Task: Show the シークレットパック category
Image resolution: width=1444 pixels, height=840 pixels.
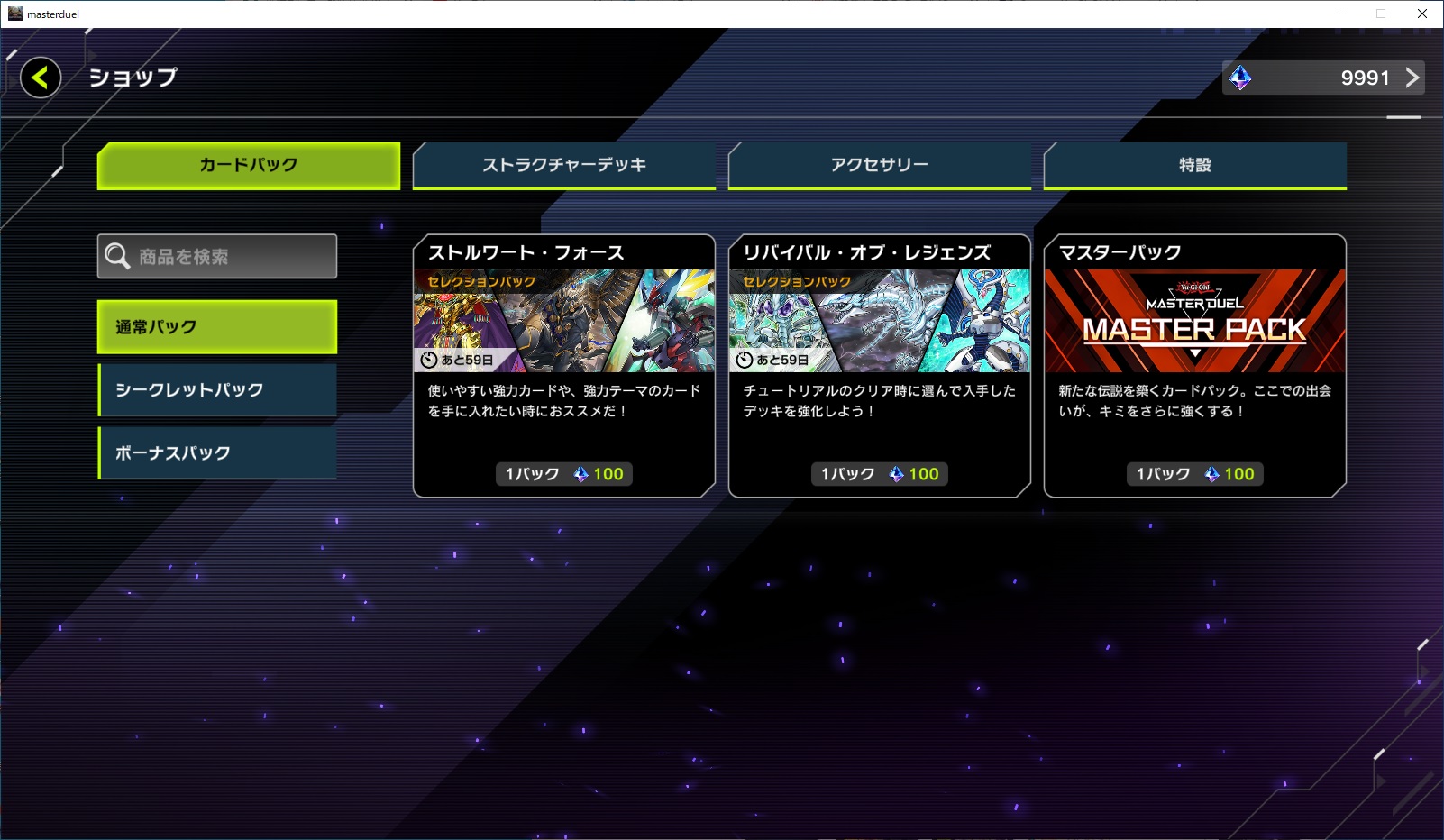Action: 217,389
